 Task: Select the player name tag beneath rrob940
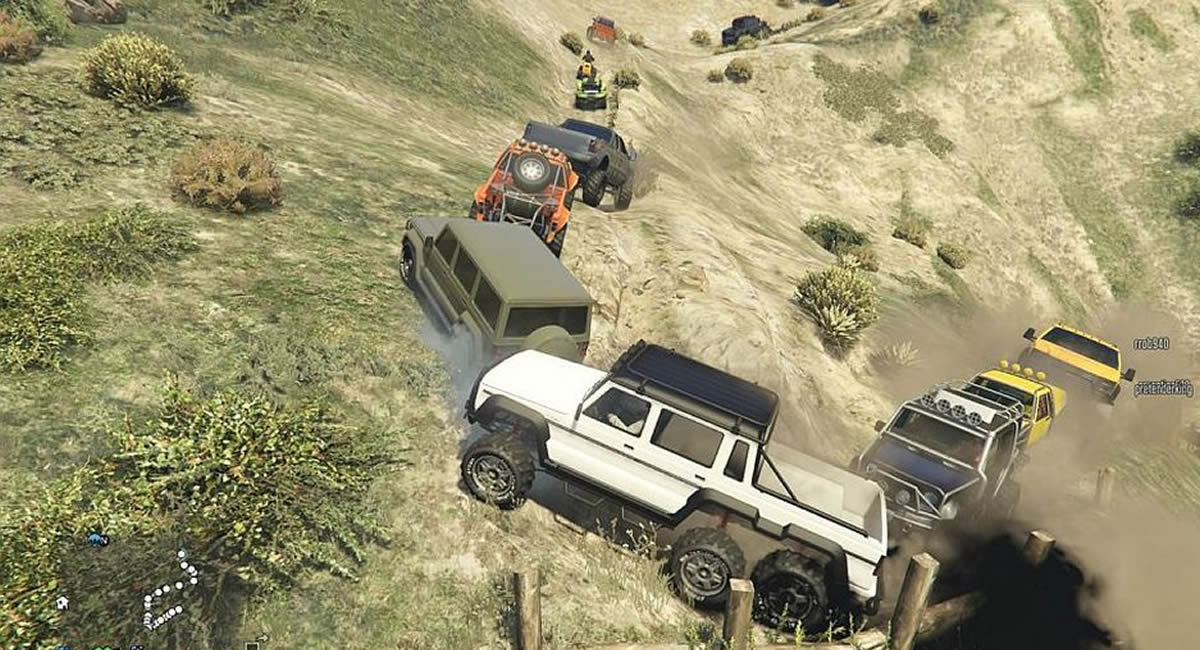(1163, 388)
